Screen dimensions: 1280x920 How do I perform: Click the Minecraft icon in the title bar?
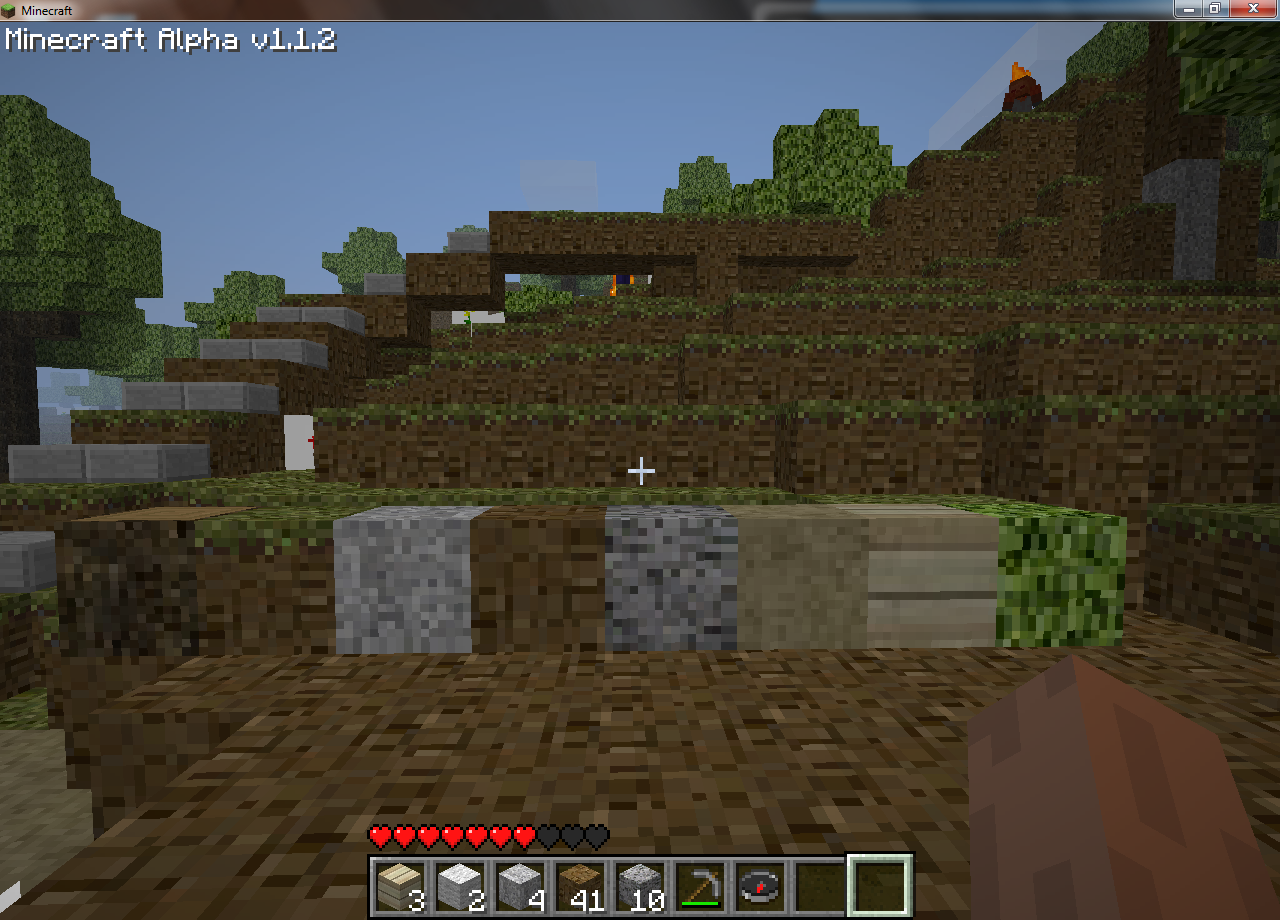(9, 8)
